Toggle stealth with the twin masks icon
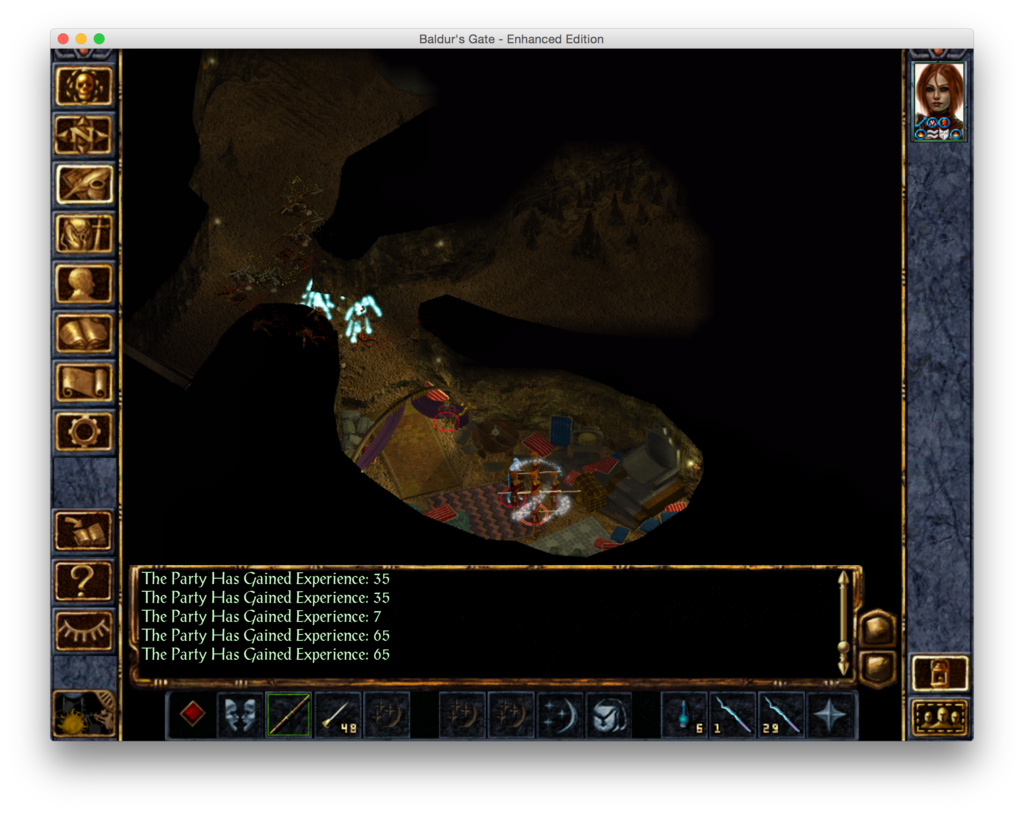 [240, 715]
